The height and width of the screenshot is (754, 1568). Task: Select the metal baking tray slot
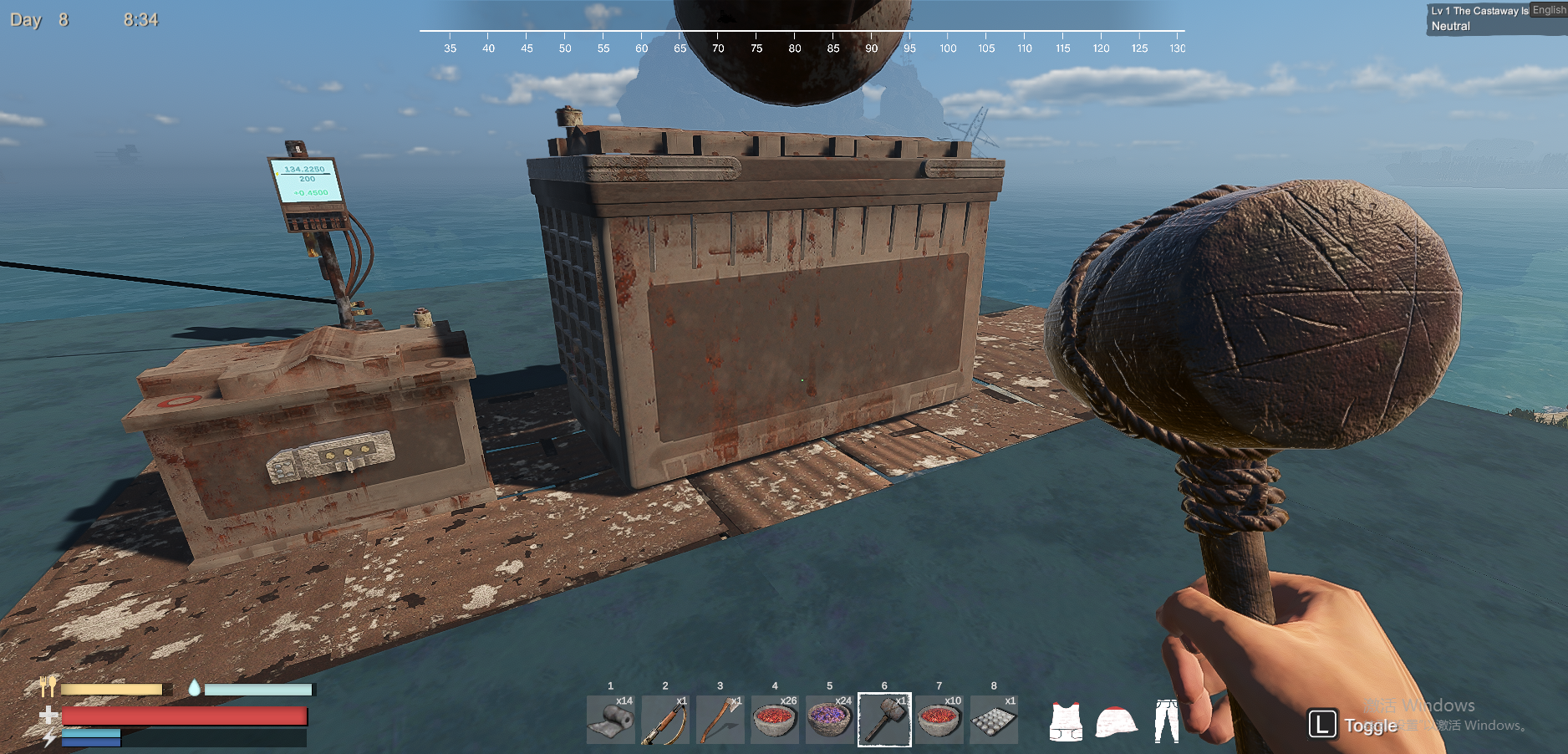[994, 720]
